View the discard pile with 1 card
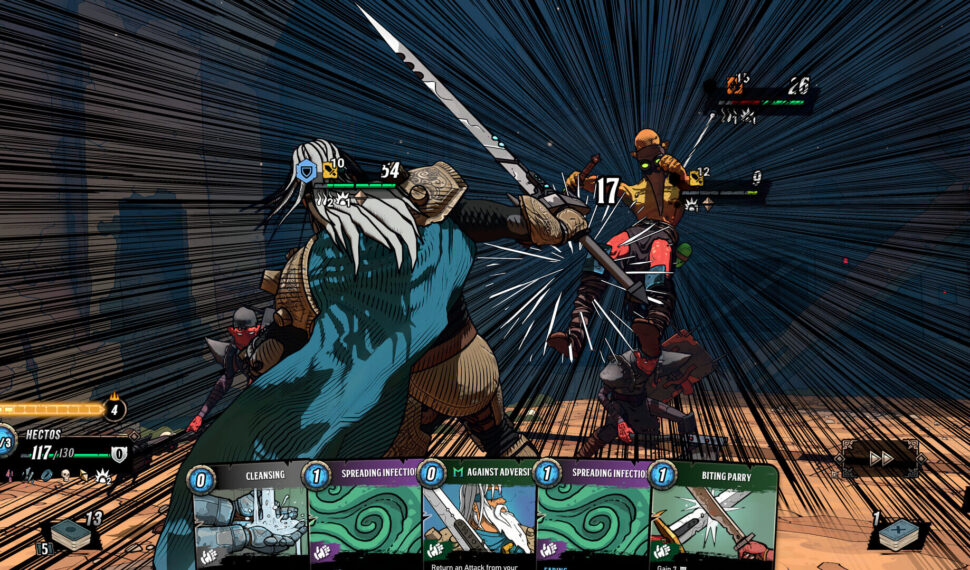This screenshot has height=570, width=970. (898, 534)
